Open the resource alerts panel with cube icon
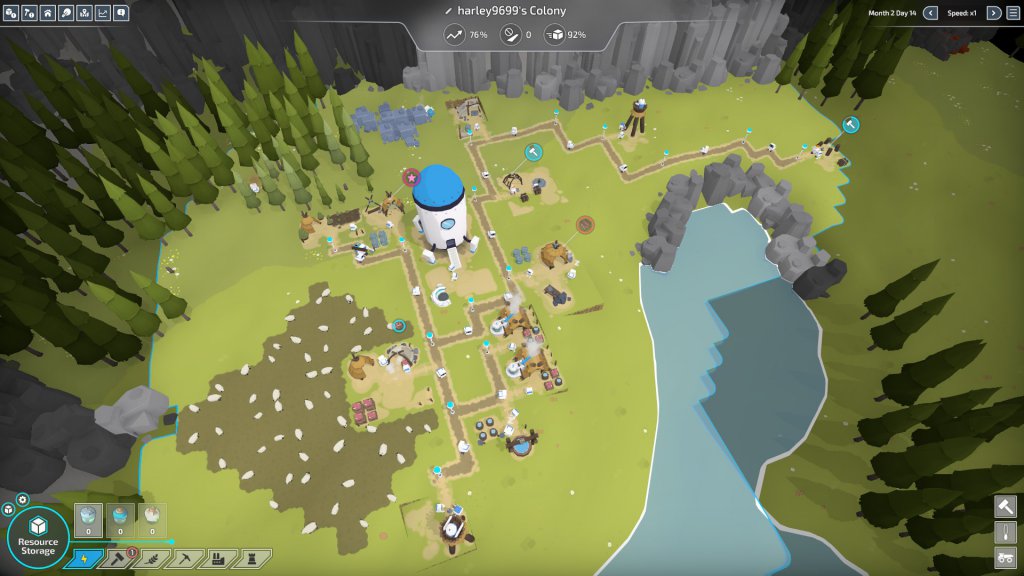The height and width of the screenshot is (576, 1024). pos(12,13)
